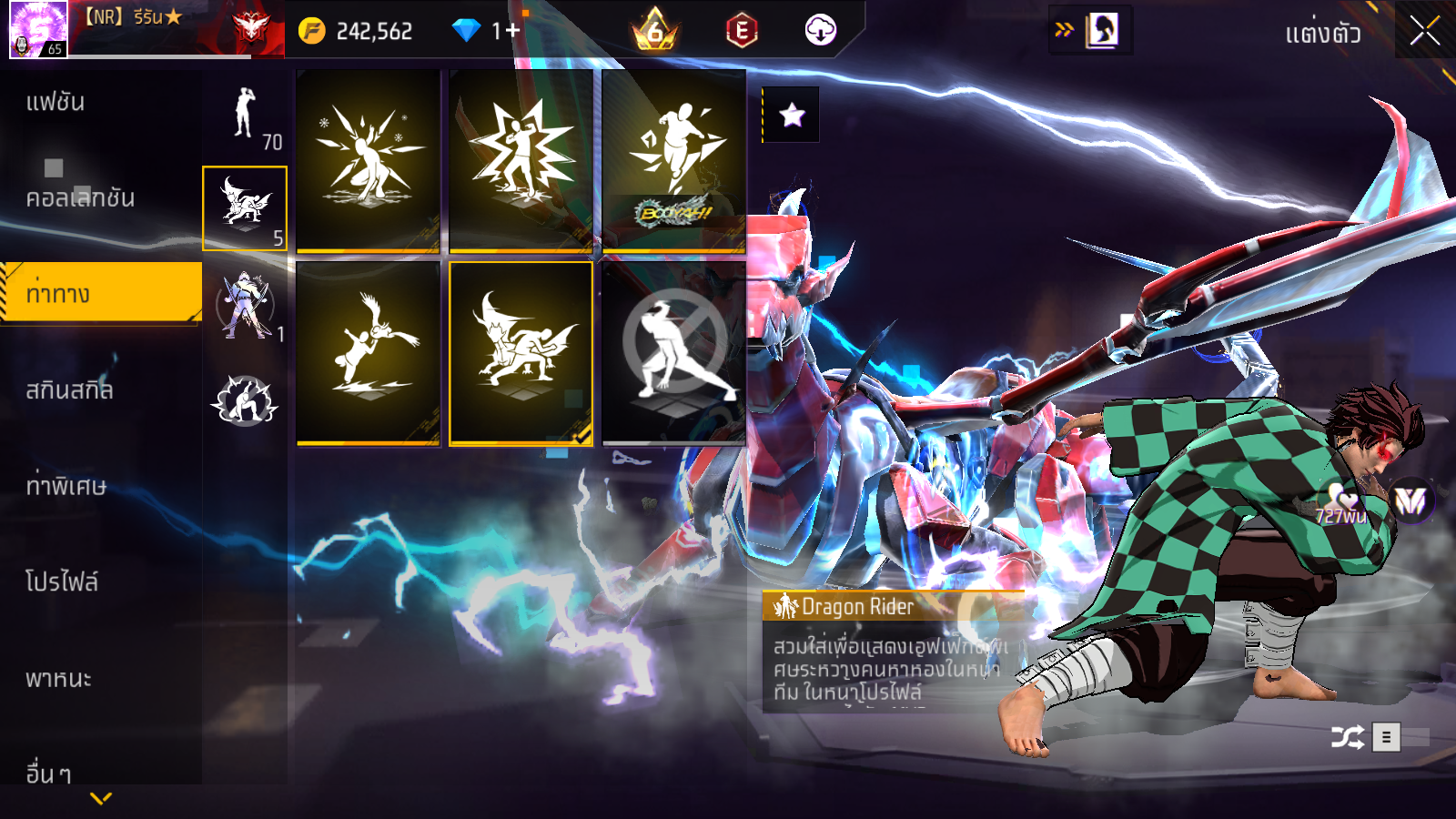Open the อื่นๆ others category
Image resolution: width=1456 pixels, height=819 pixels.
point(48,773)
